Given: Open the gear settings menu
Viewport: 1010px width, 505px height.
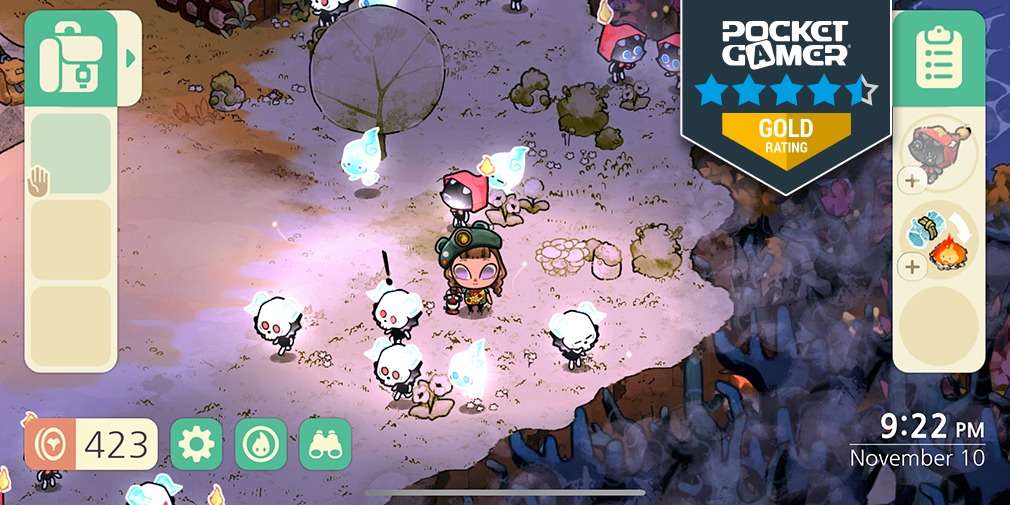Looking at the screenshot, I should click(x=196, y=444).
